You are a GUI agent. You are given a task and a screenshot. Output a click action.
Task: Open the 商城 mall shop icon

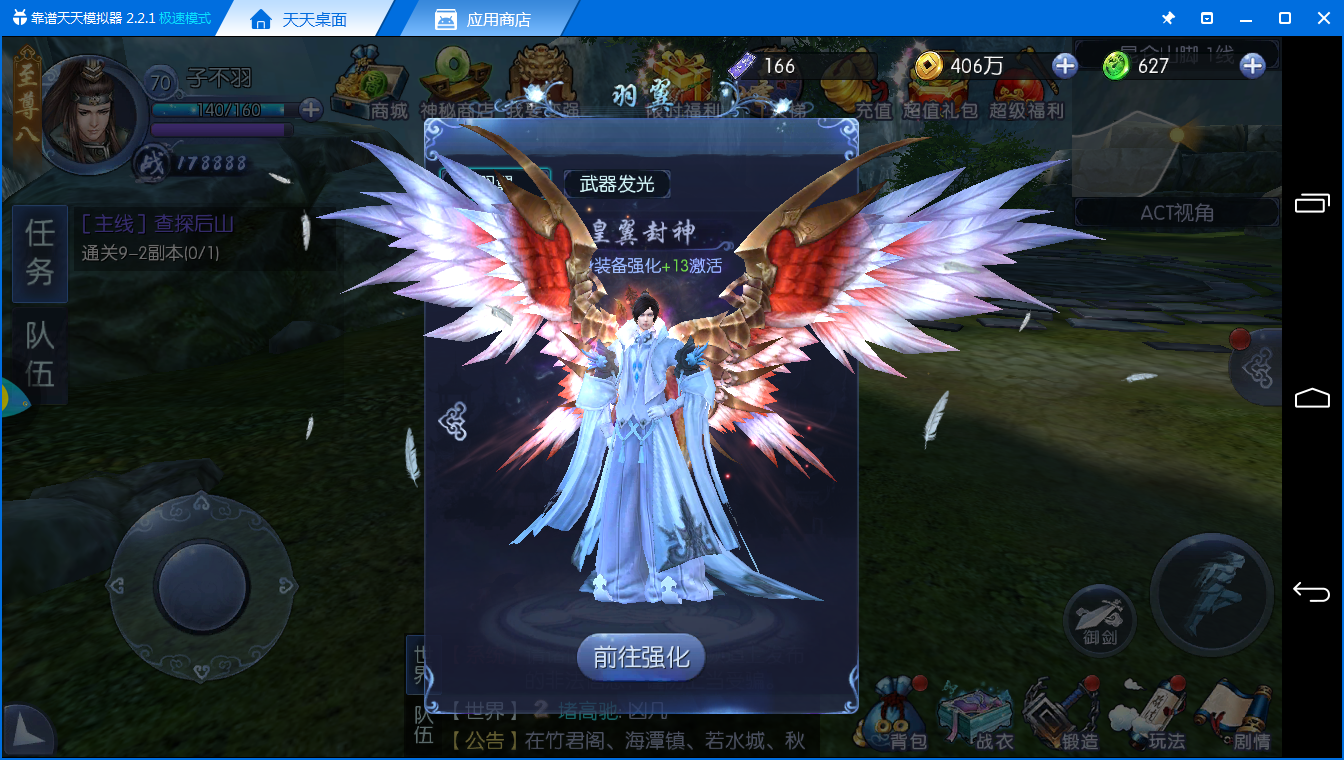371,85
